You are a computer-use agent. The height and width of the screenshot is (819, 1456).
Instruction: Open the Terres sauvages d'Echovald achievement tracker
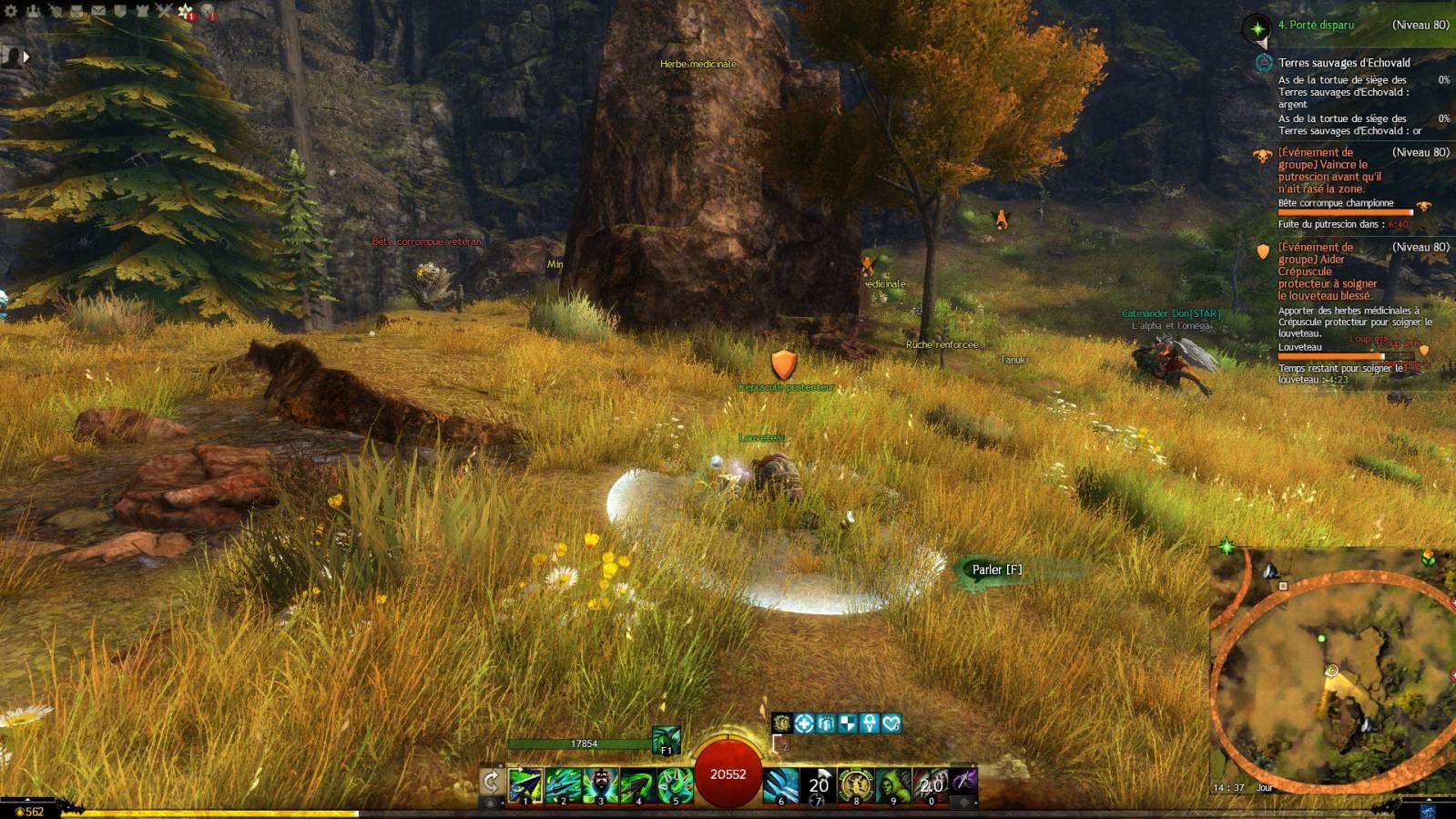(1343, 63)
